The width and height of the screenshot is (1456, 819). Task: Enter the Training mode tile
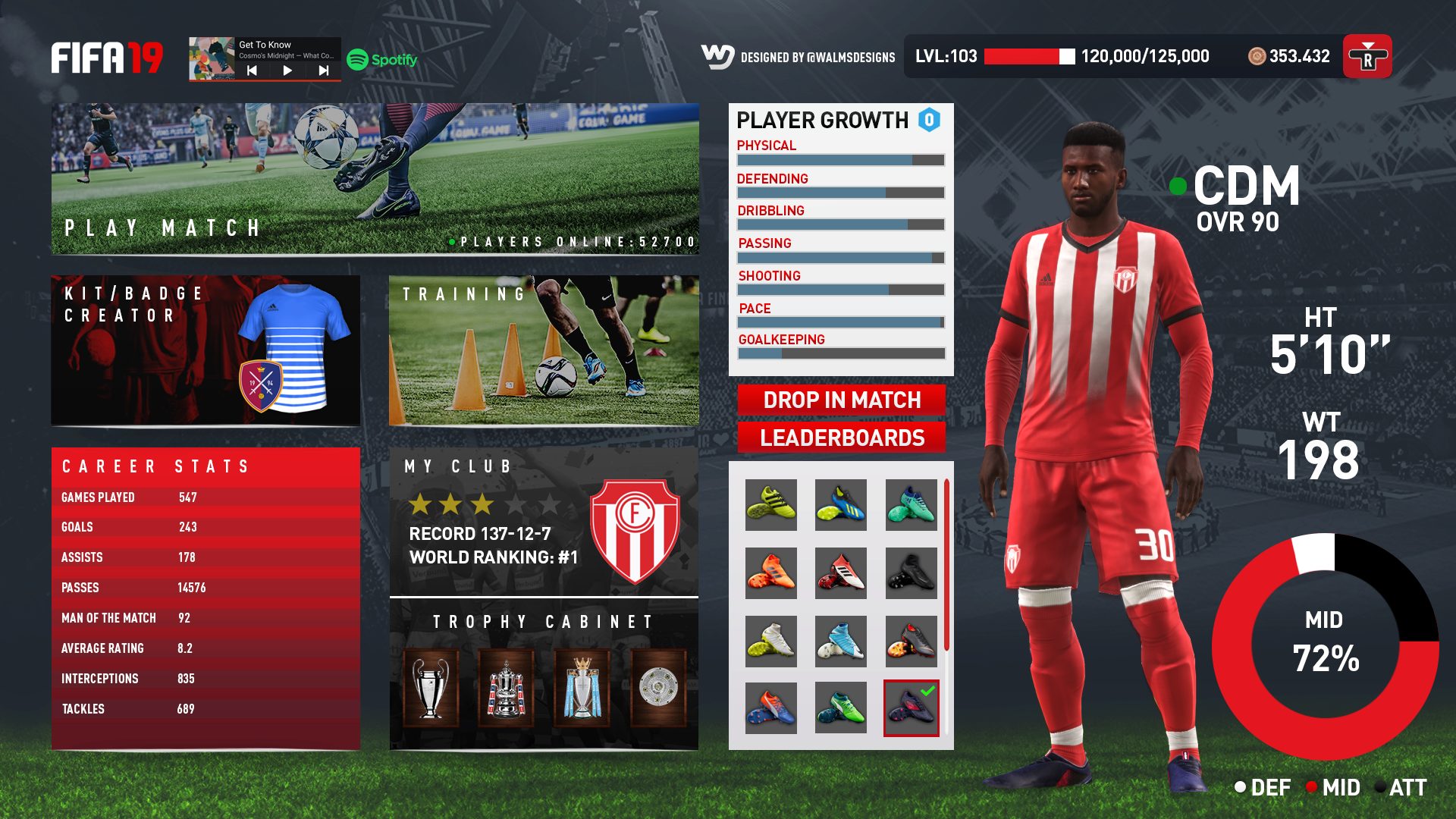coord(543,350)
